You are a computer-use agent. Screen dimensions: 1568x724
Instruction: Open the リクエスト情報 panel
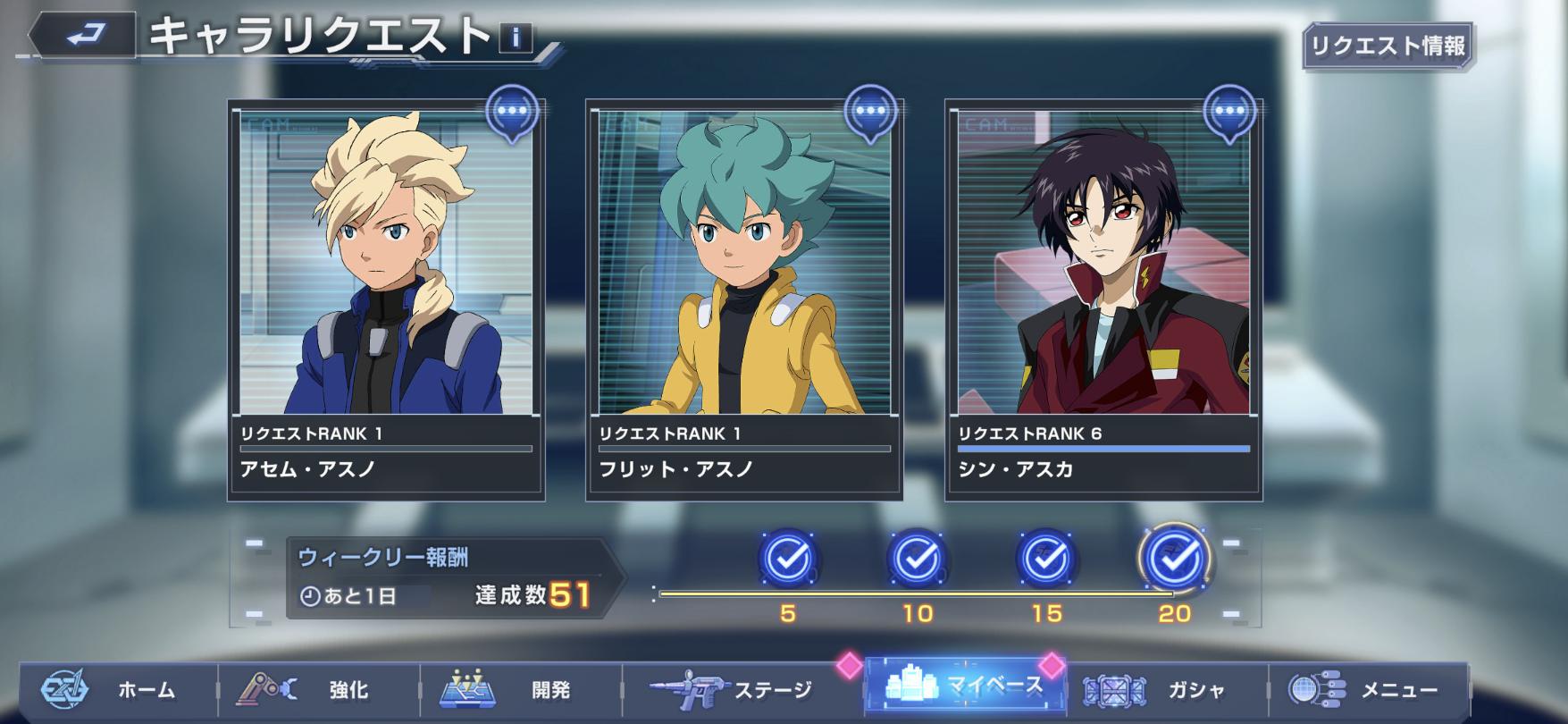coord(1388,45)
